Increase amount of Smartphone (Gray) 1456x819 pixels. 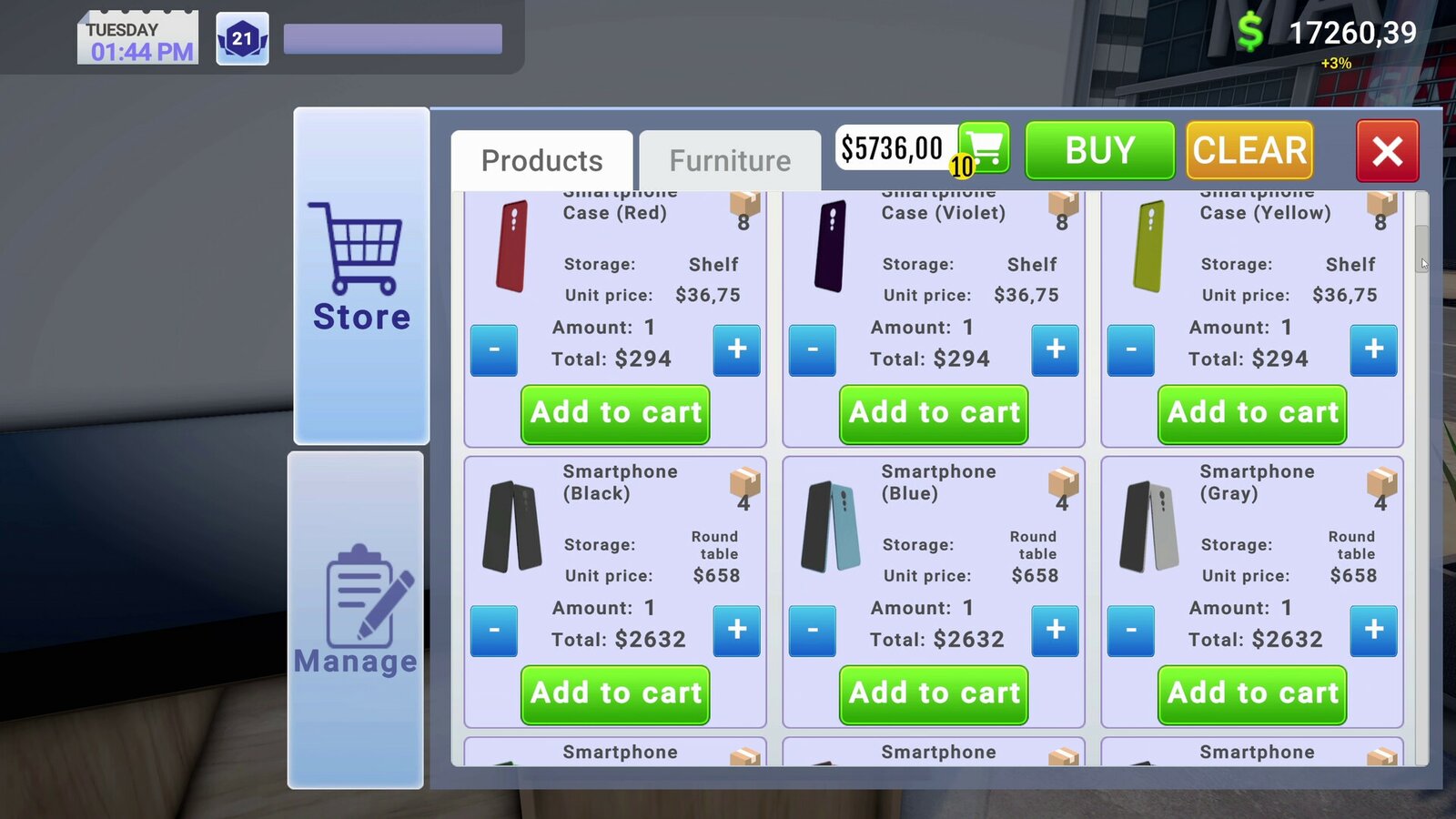[1373, 631]
